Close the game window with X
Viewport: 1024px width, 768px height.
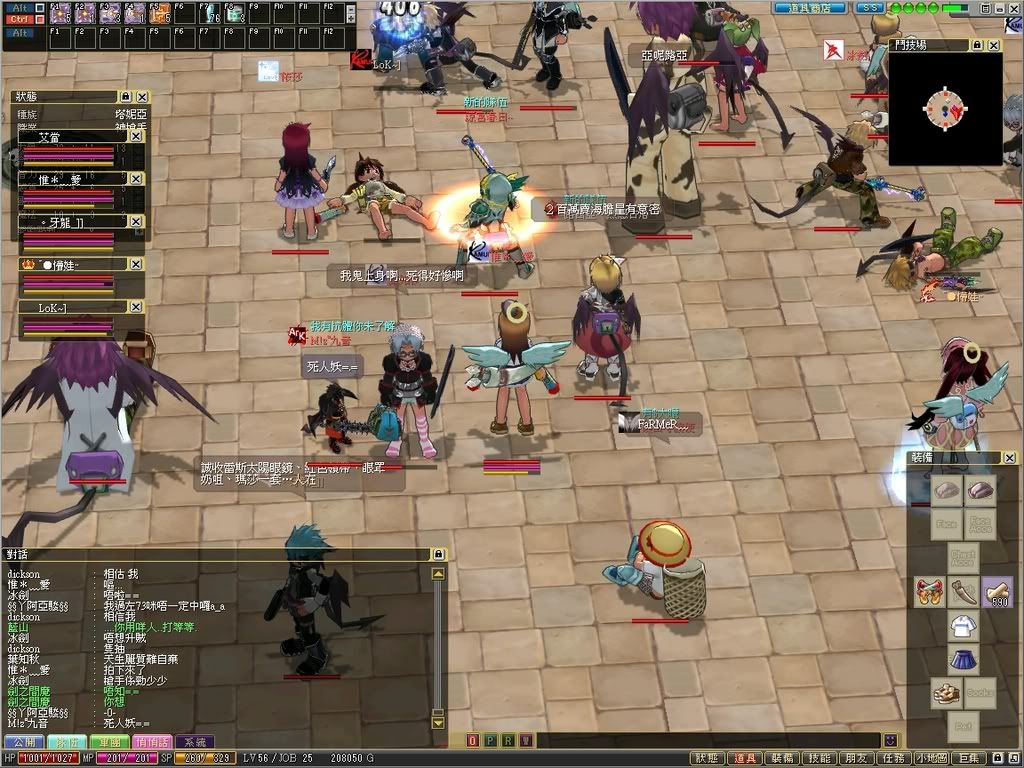pyautogui.click(x=1011, y=8)
